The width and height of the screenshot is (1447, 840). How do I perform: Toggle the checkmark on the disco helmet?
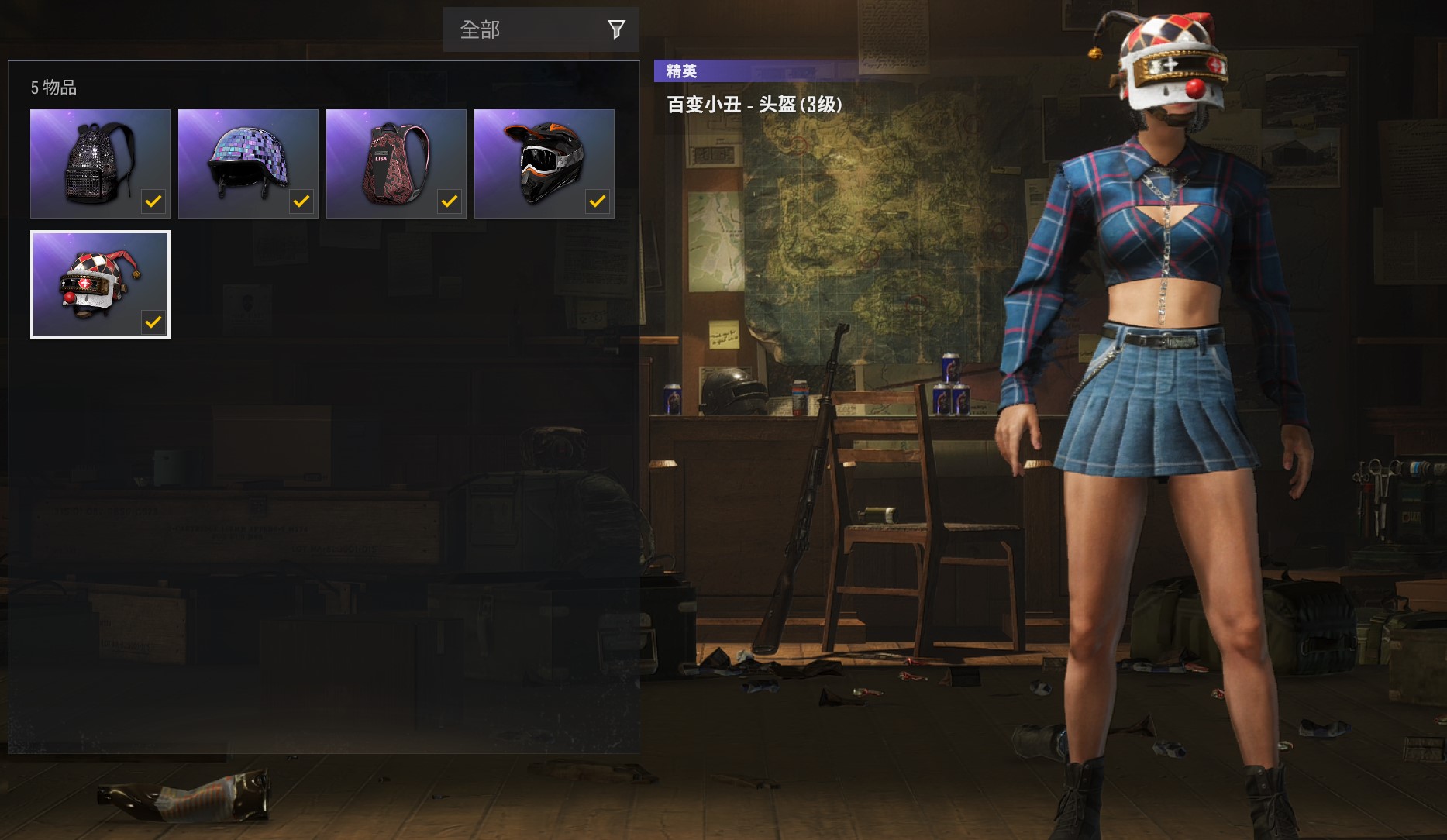tap(301, 201)
